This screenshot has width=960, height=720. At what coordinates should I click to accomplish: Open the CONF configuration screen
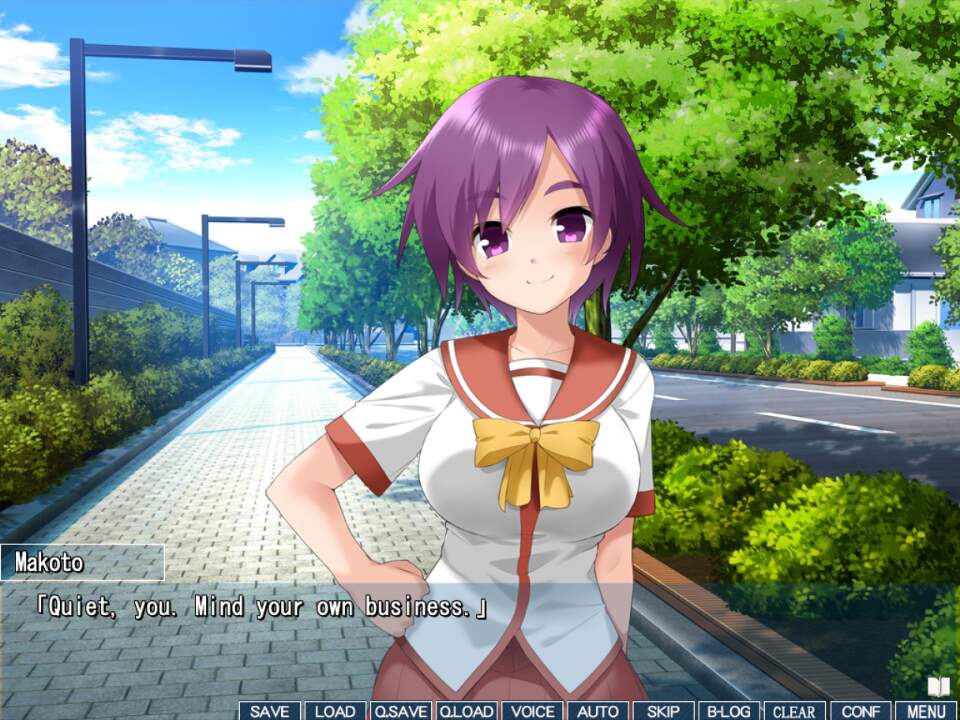[x=860, y=711]
